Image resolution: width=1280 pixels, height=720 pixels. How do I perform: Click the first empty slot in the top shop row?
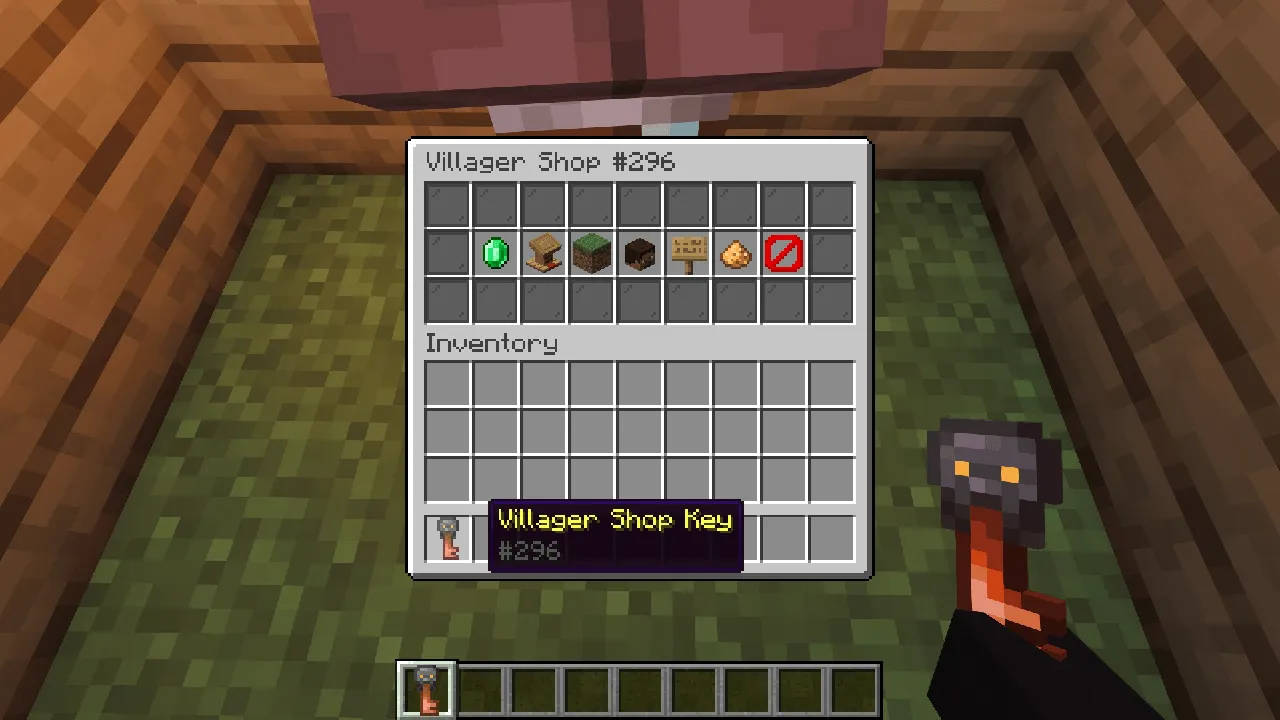447,205
